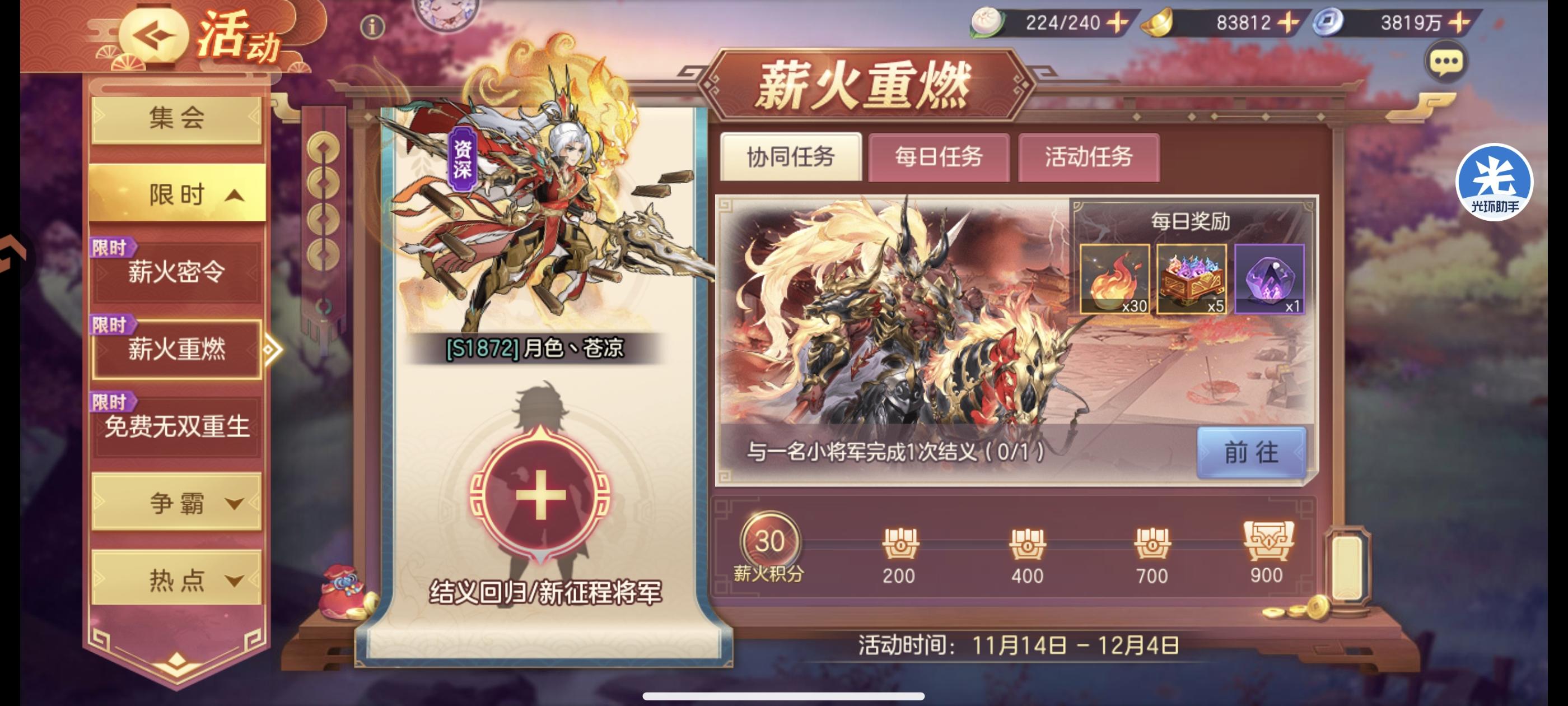This screenshot has width=1568, height=706.
Task: Select the 薪火密令 limited-time activity
Action: click(177, 271)
